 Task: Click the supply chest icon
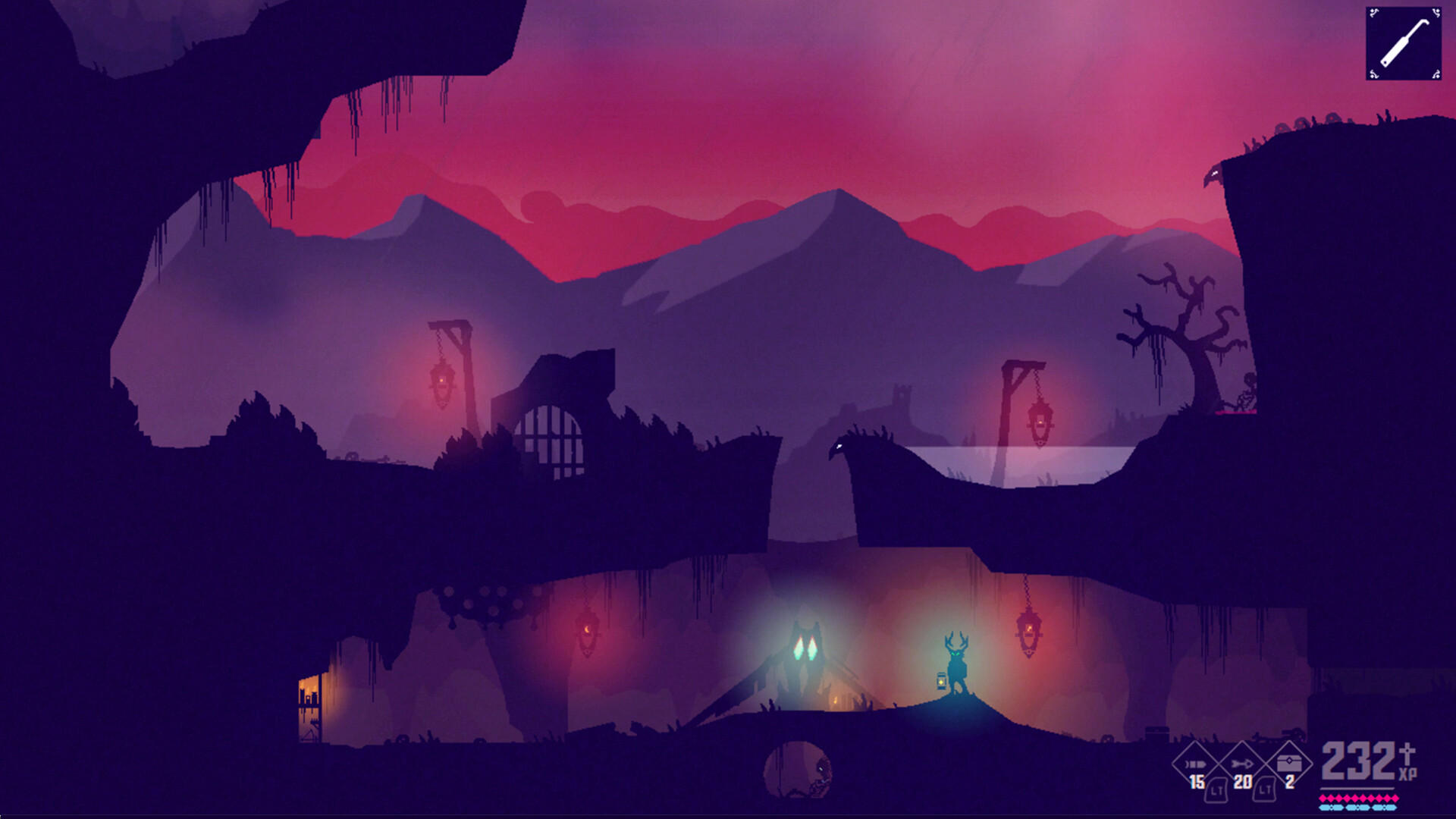point(1291,763)
